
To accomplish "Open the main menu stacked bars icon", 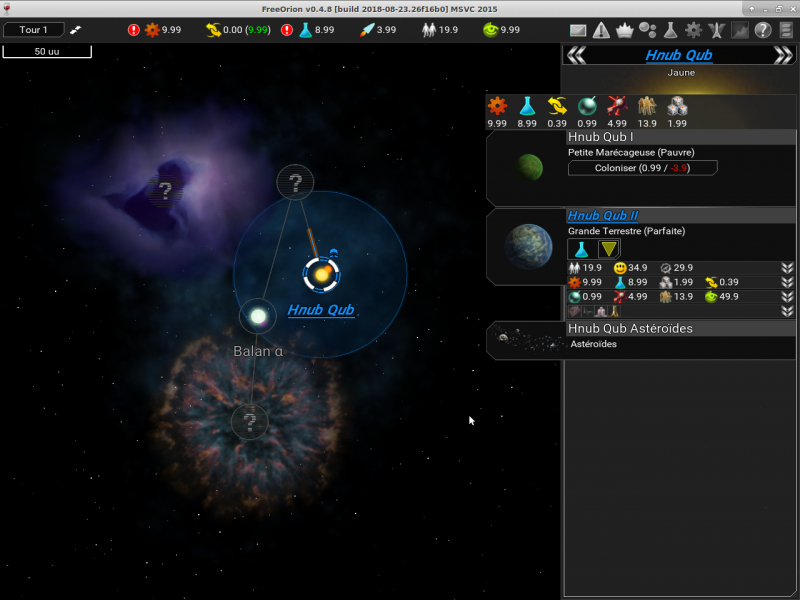I will coord(786,30).
